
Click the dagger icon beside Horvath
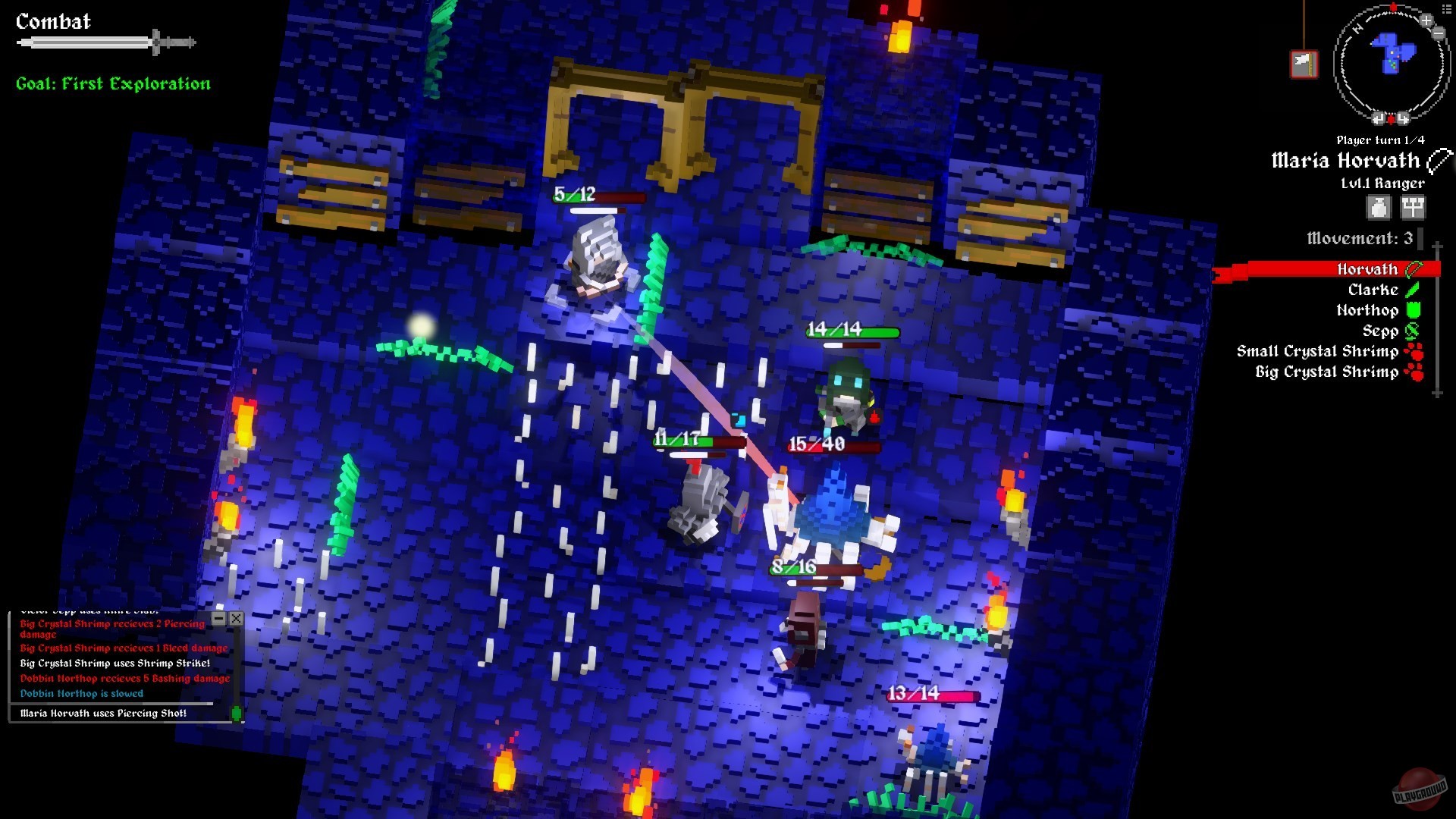[x=1415, y=270]
